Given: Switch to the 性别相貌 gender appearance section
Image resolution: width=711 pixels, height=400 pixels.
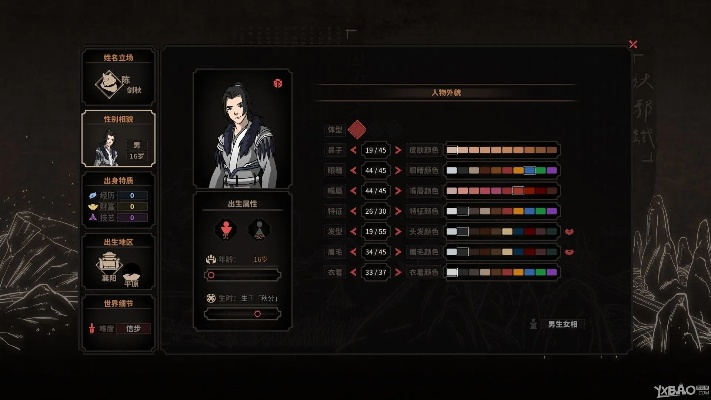Looking at the screenshot, I should tap(118, 140).
